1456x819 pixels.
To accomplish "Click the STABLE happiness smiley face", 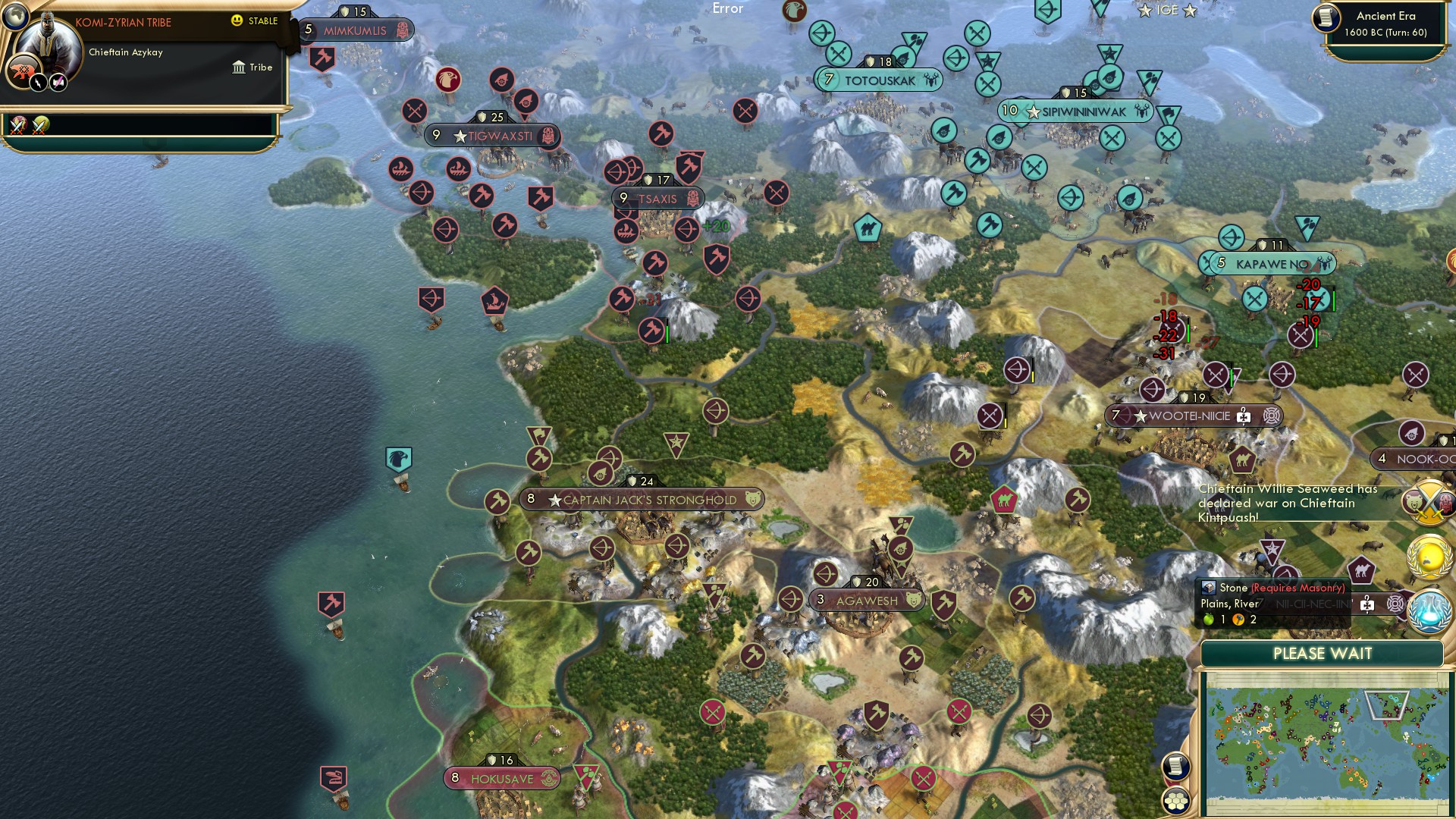I will pyautogui.click(x=237, y=20).
